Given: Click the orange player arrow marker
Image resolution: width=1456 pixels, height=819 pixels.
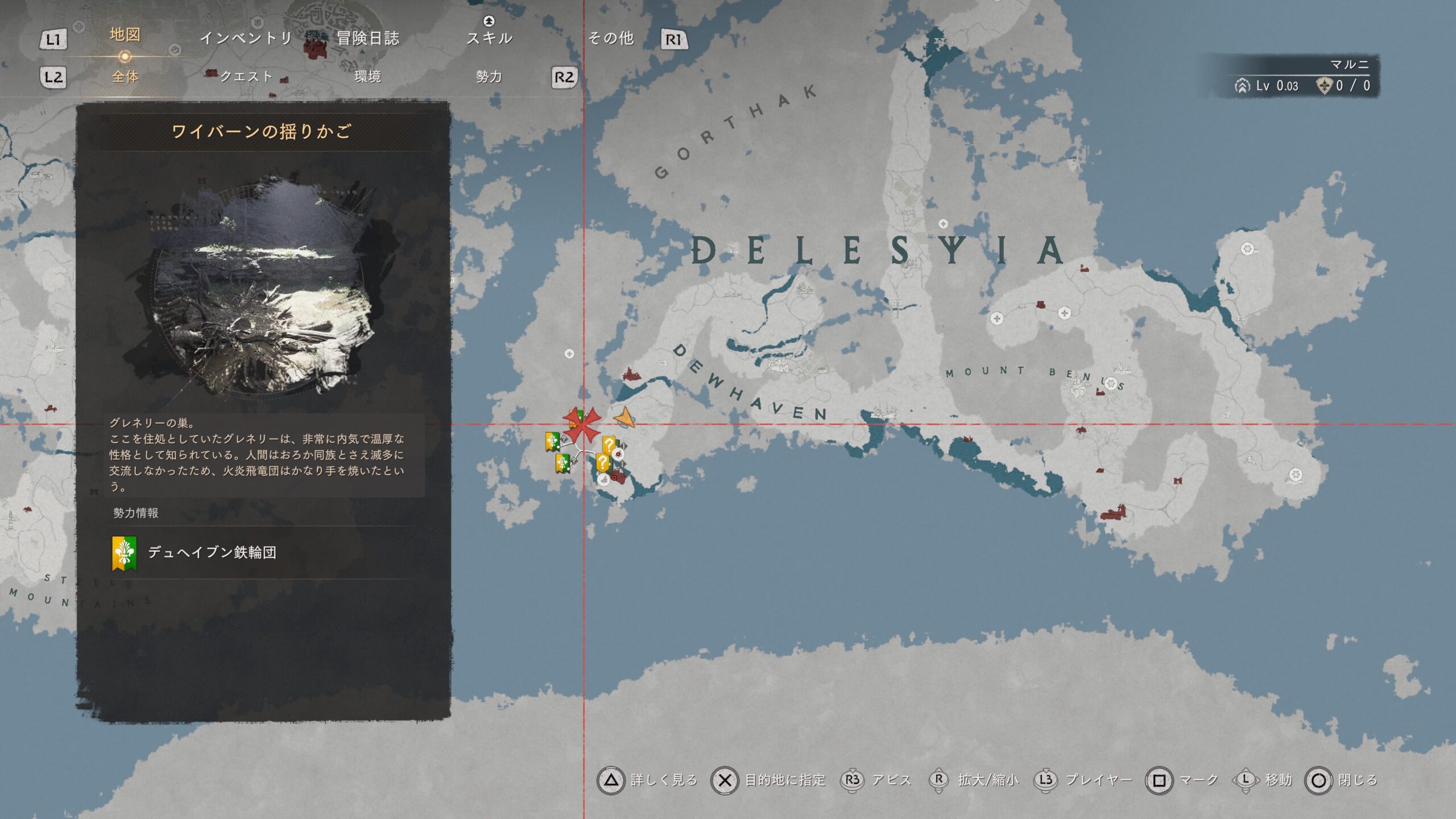Looking at the screenshot, I should click(x=624, y=419).
